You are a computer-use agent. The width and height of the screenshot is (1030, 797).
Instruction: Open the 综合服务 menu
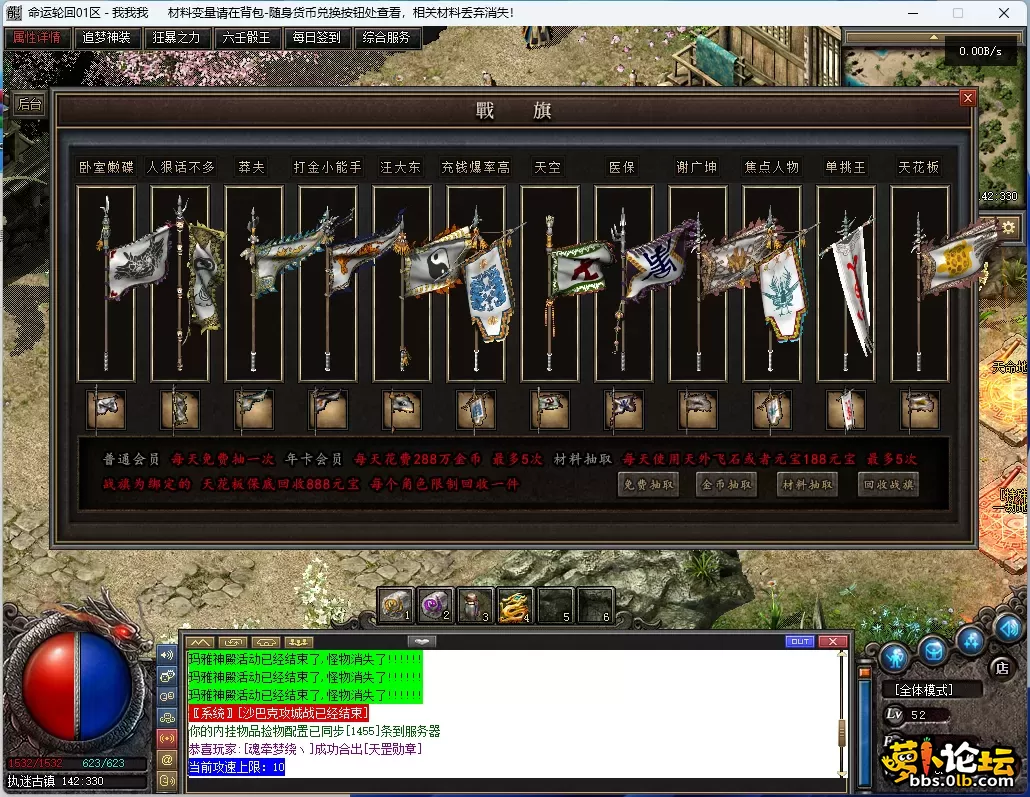pos(386,38)
